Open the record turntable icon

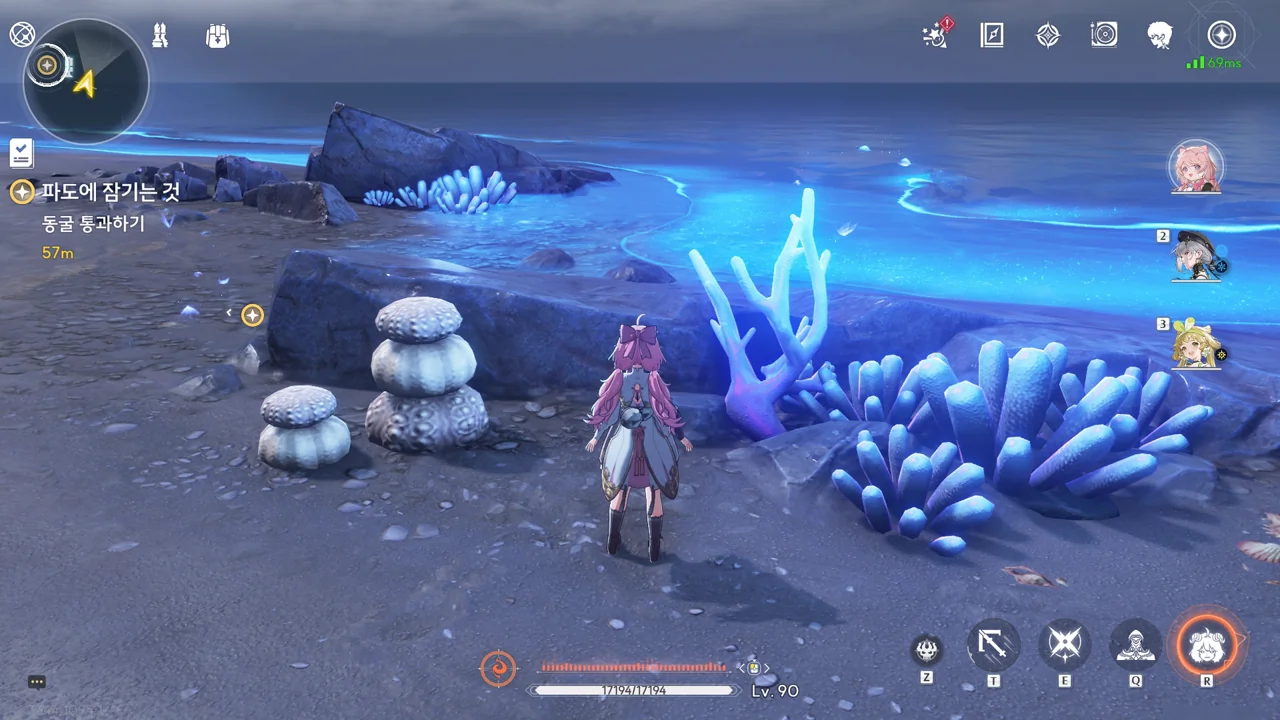coord(1104,36)
